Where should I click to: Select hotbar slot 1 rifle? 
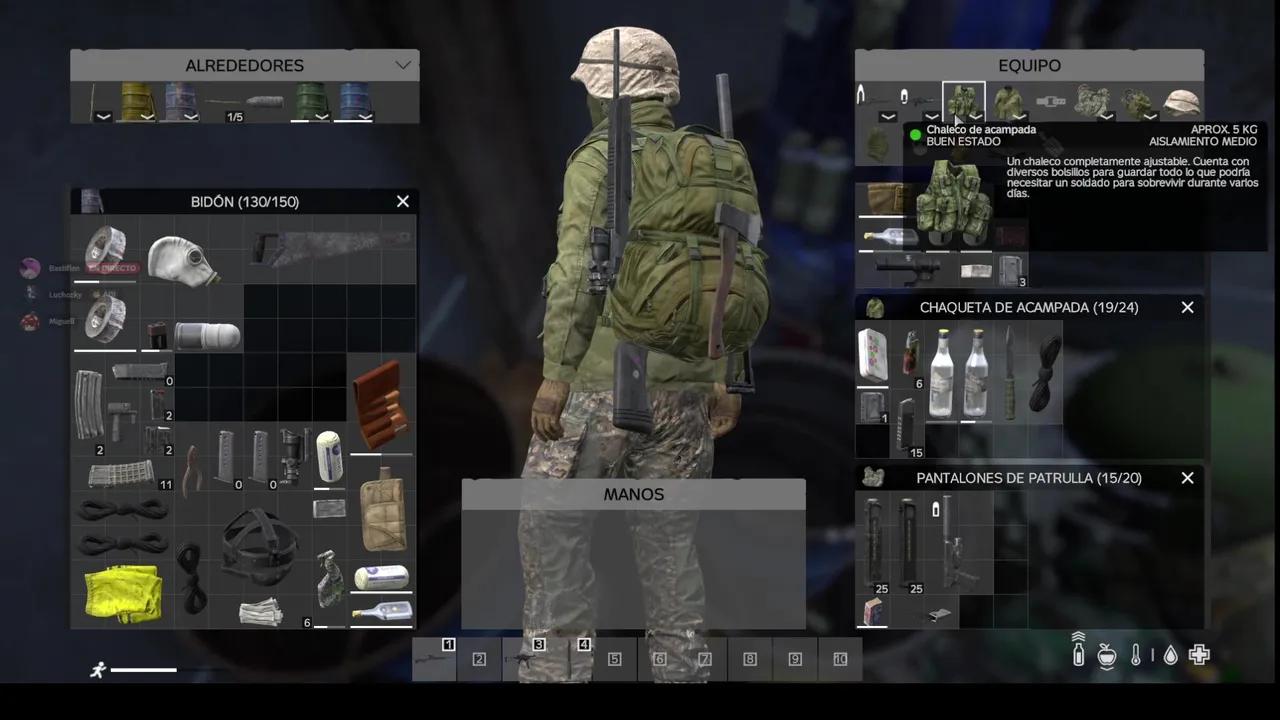tap(434, 660)
